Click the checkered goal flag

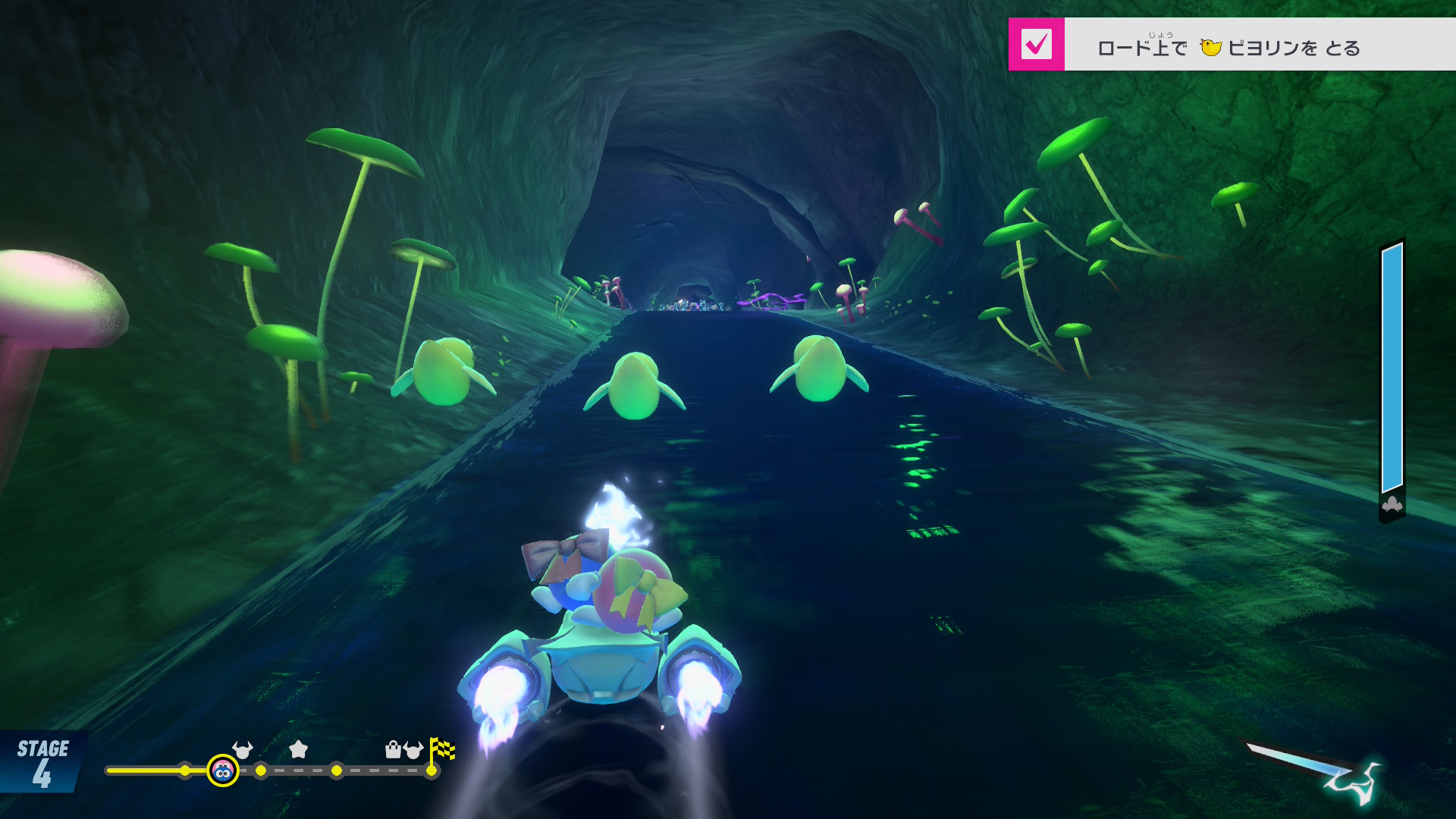pyautogui.click(x=442, y=750)
